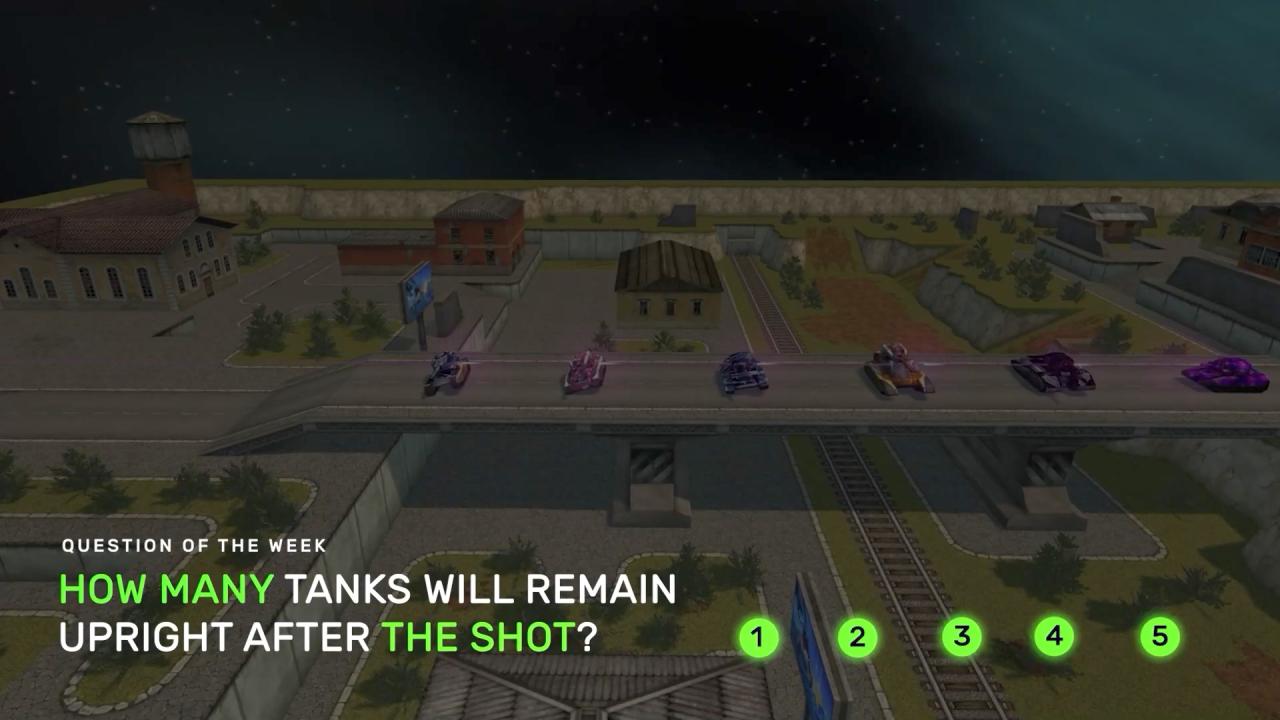
Task: Pick answer number 3
Action: [961, 637]
